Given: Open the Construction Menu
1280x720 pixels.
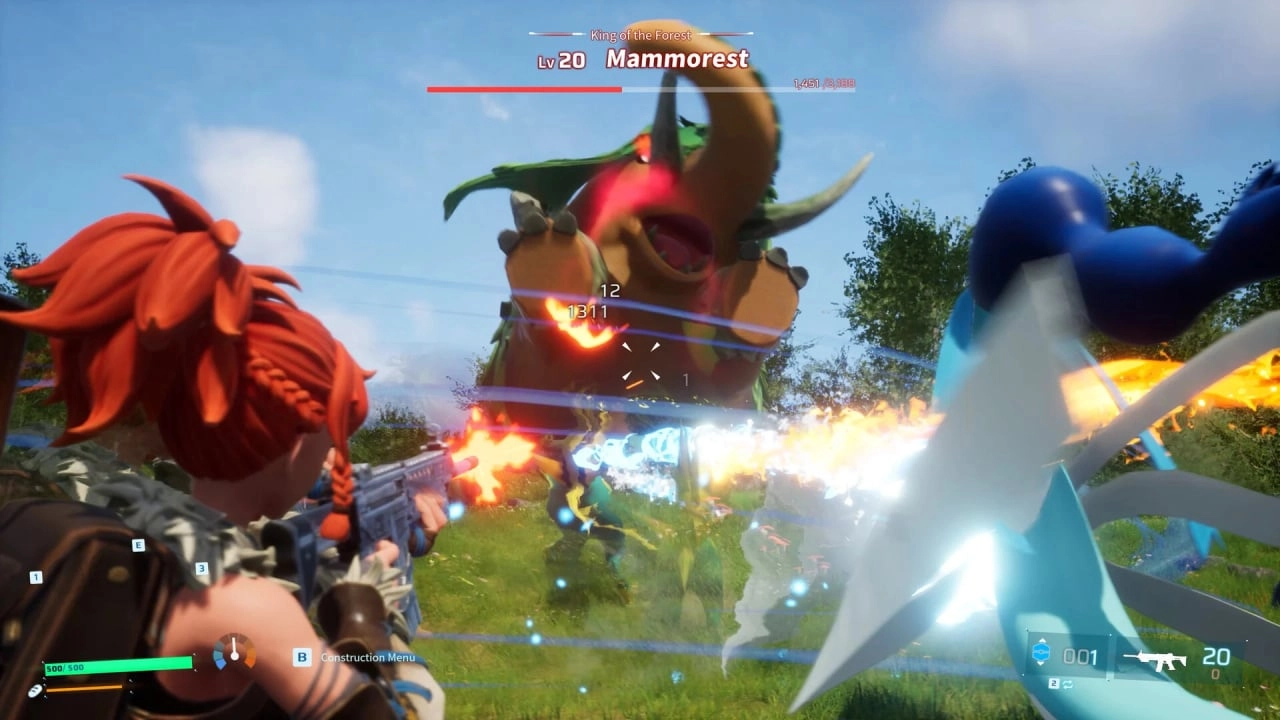Looking at the screenshot, I should [x=365, y=658].
